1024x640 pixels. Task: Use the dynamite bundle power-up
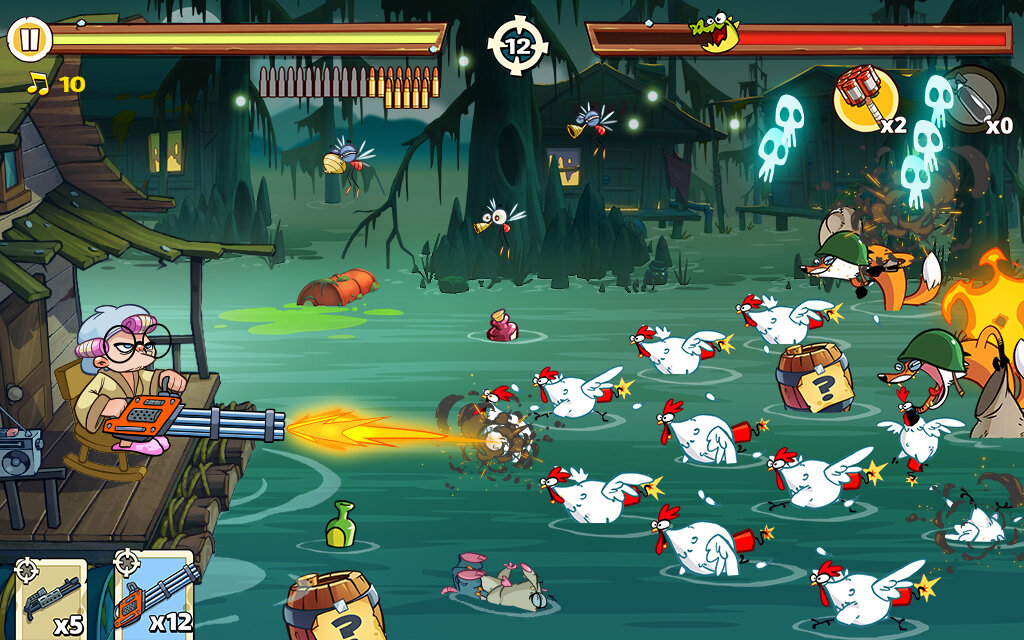click(x=865, y=100)
